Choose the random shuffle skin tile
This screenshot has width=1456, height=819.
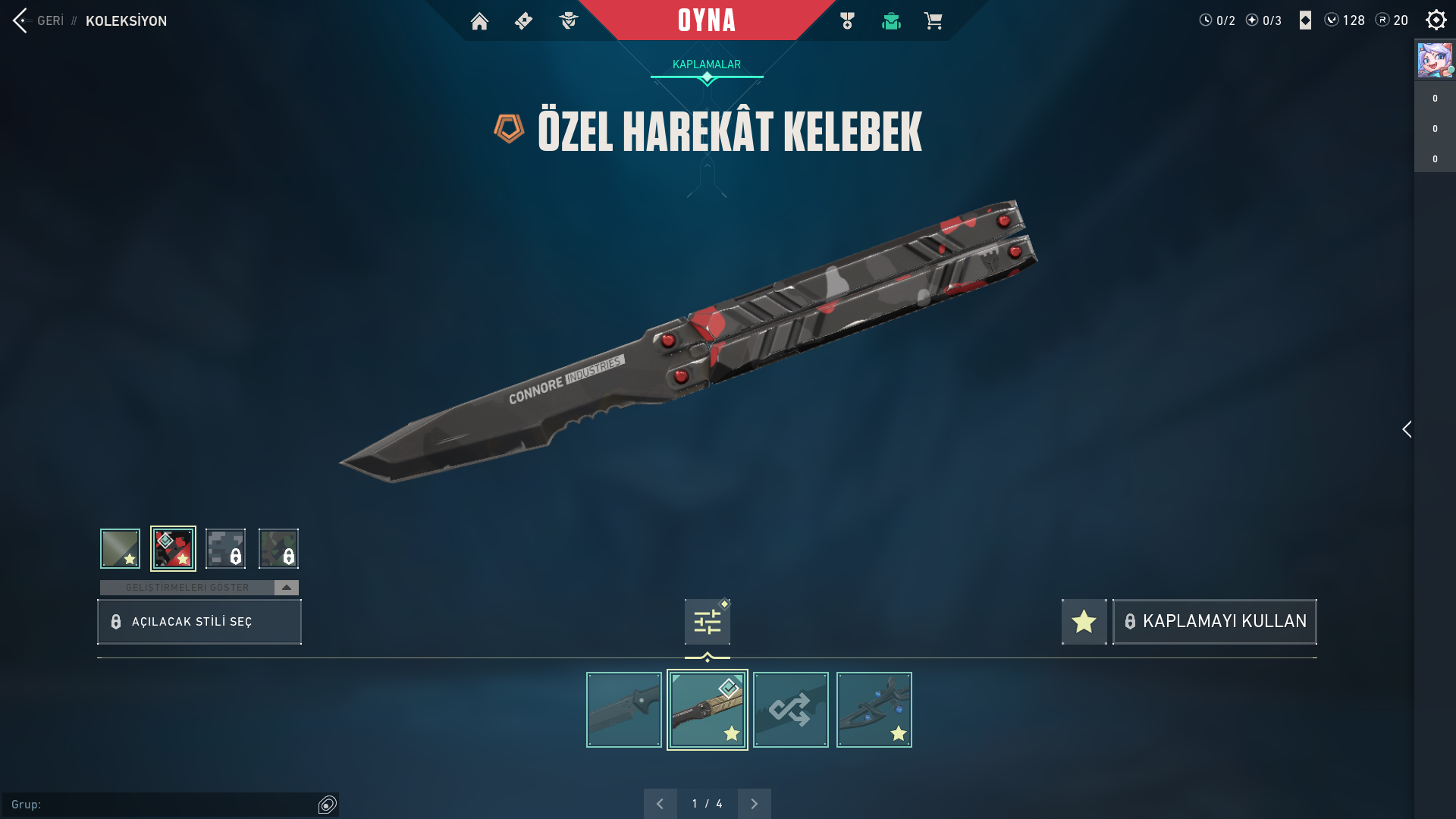tap(790, 710)
